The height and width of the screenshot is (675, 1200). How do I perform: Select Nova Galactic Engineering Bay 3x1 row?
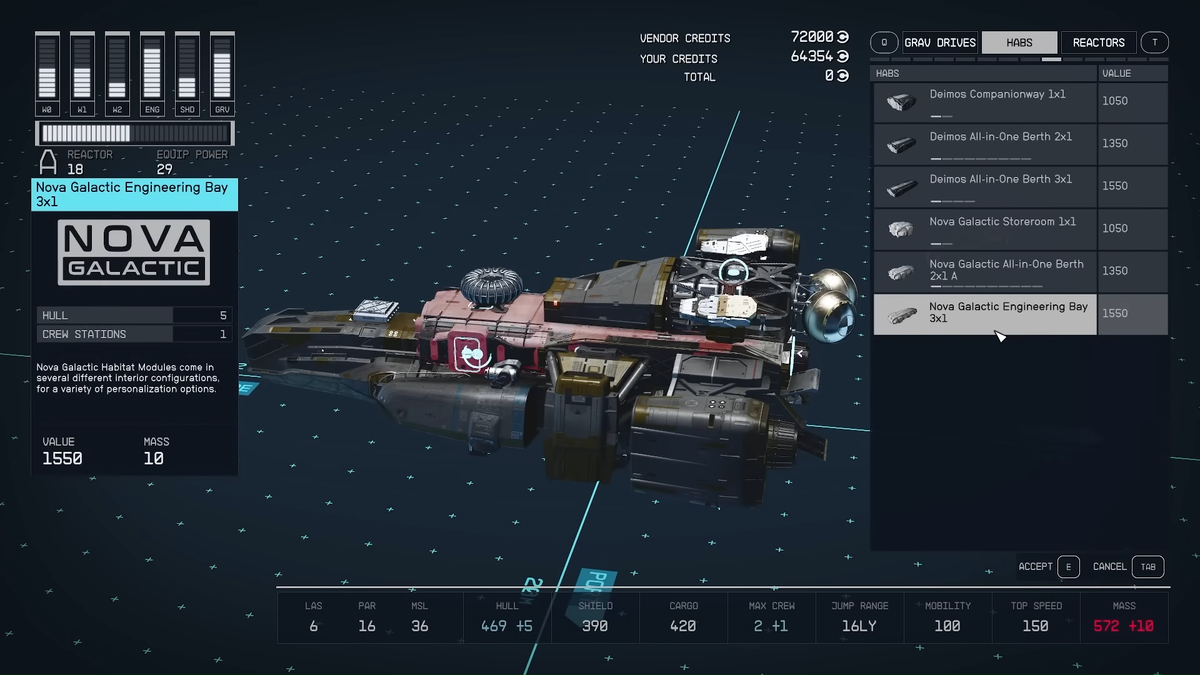(x=986, y=313)
